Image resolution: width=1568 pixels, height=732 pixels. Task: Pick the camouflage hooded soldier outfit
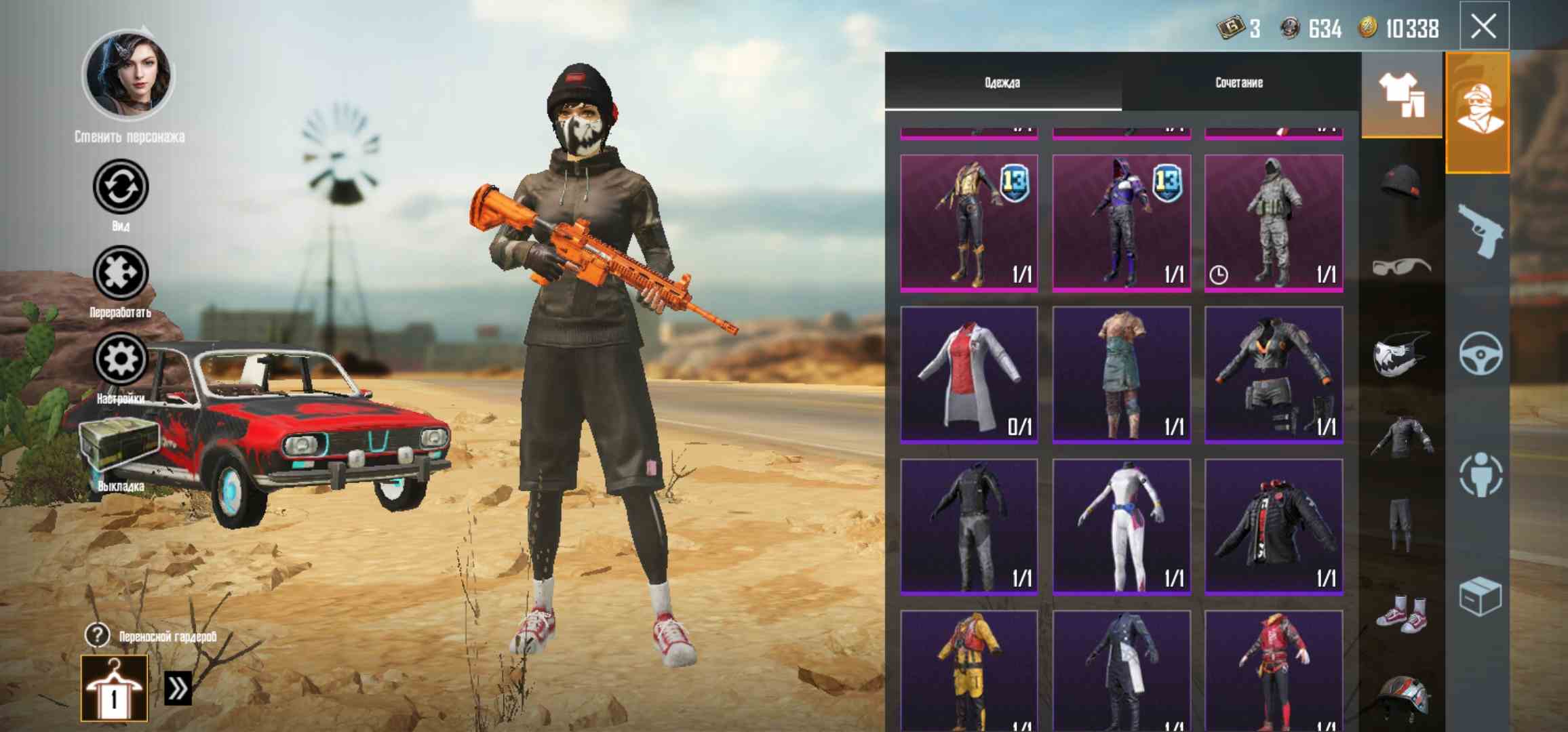[x=1273, y=223]
